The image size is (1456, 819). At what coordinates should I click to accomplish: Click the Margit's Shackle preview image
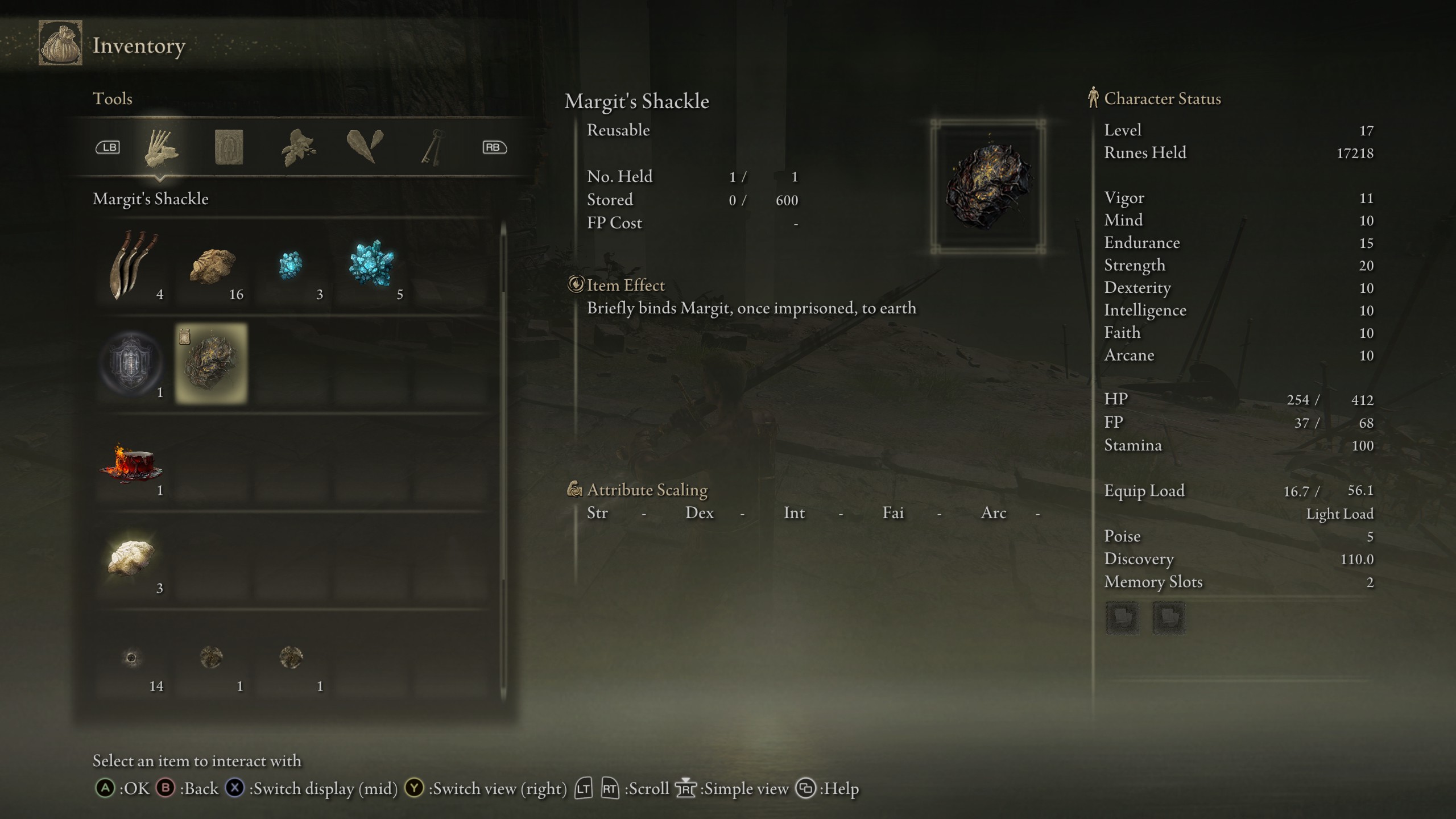tap(988, 187)
